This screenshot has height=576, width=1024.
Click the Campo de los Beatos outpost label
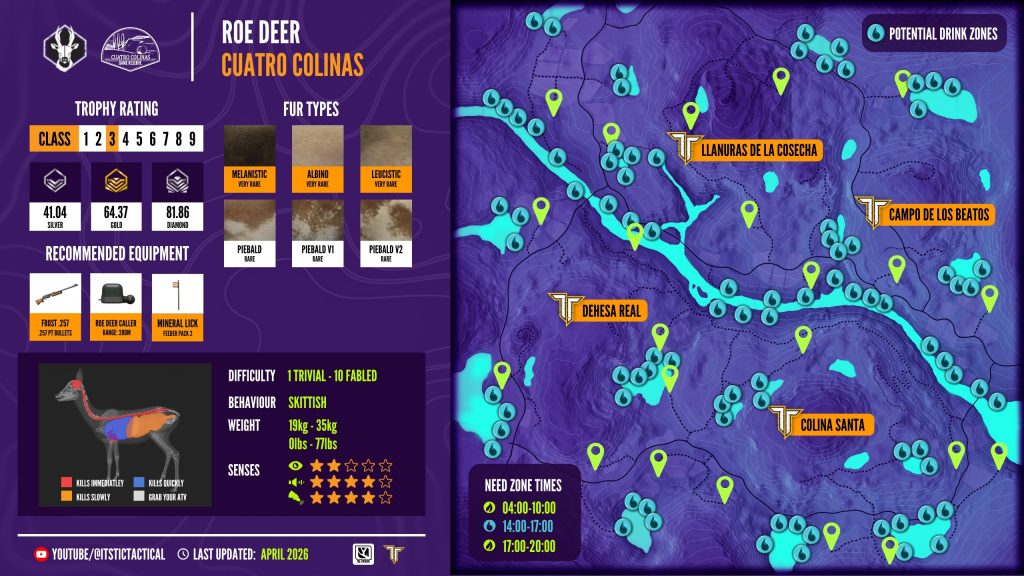tap(937, 214)
